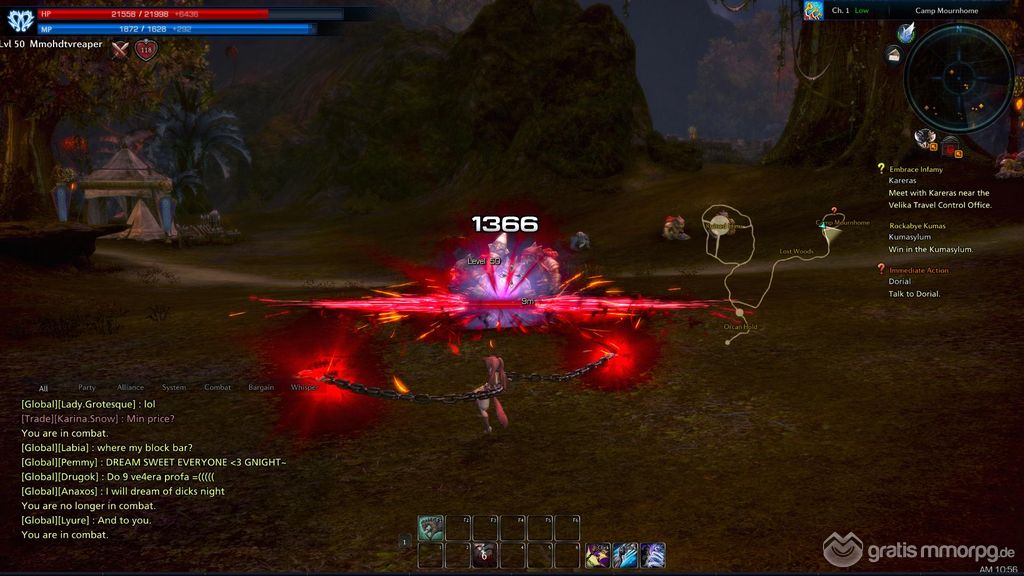
Task: Select the System chat tab
Action: click(x=174, y=387)
